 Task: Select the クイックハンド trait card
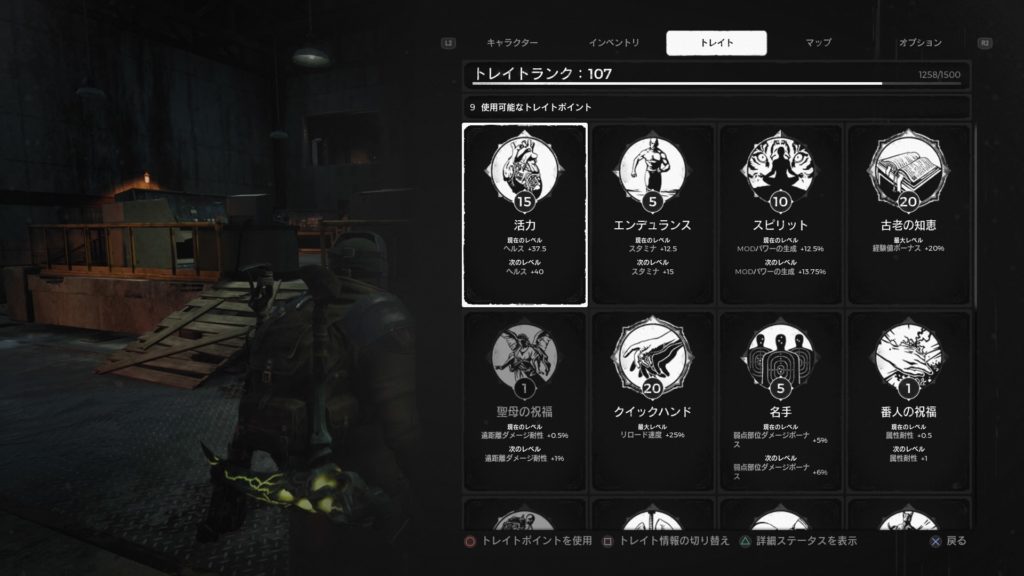[653, 401]
